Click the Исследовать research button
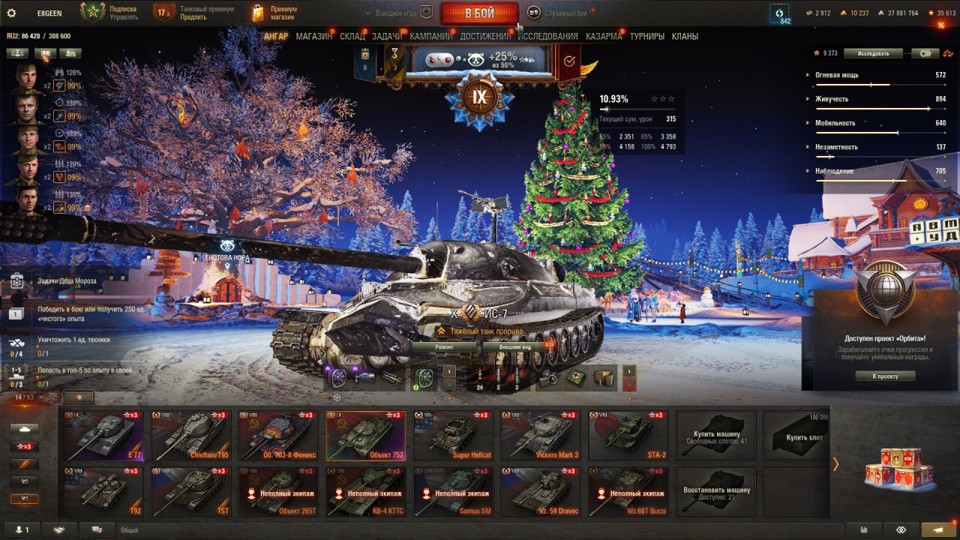 [873, 53]
